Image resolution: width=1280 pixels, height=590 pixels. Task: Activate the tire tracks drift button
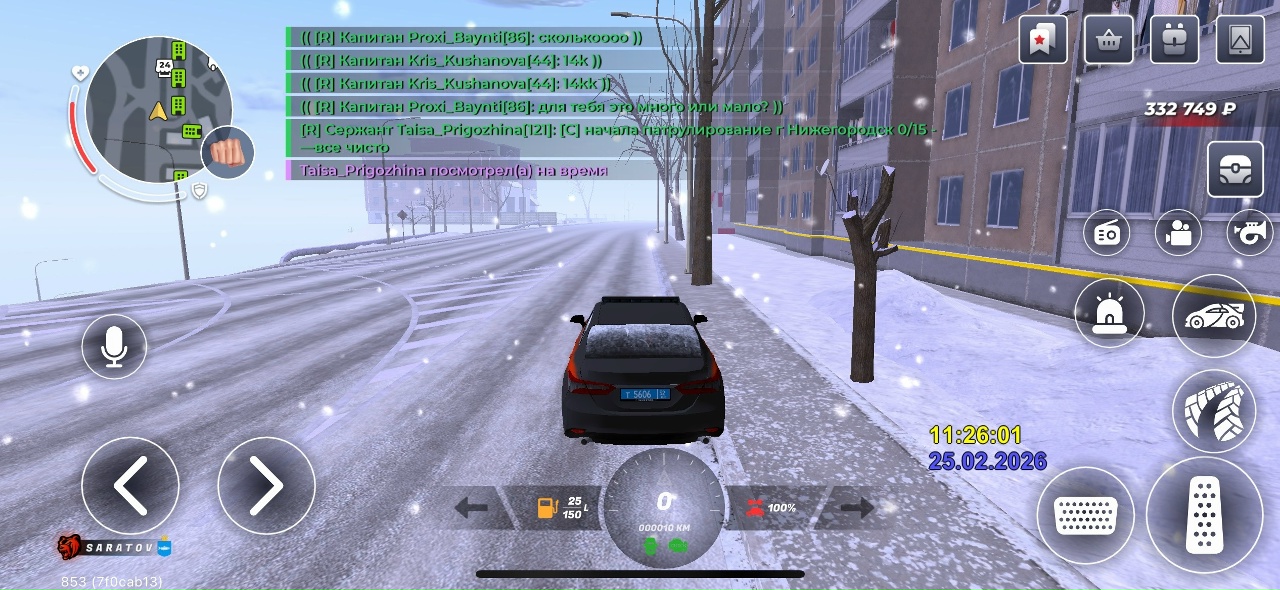pyautogui.click(x=1213, y=411)
